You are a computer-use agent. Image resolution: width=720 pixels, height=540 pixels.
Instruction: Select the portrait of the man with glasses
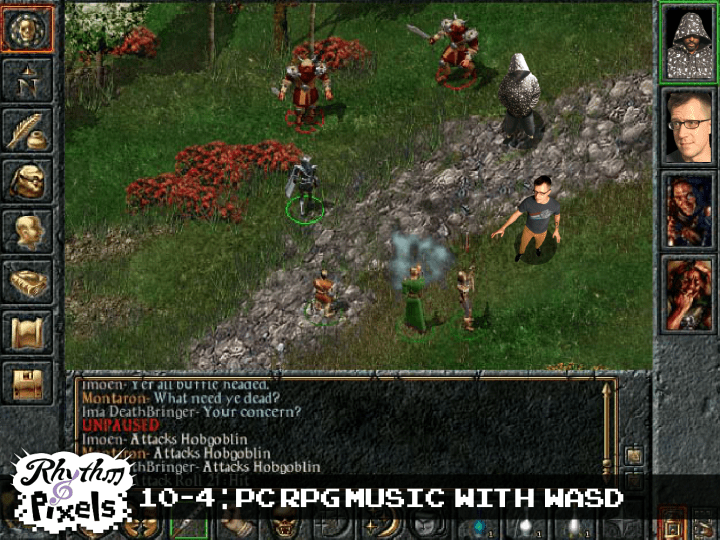point(687,125)
